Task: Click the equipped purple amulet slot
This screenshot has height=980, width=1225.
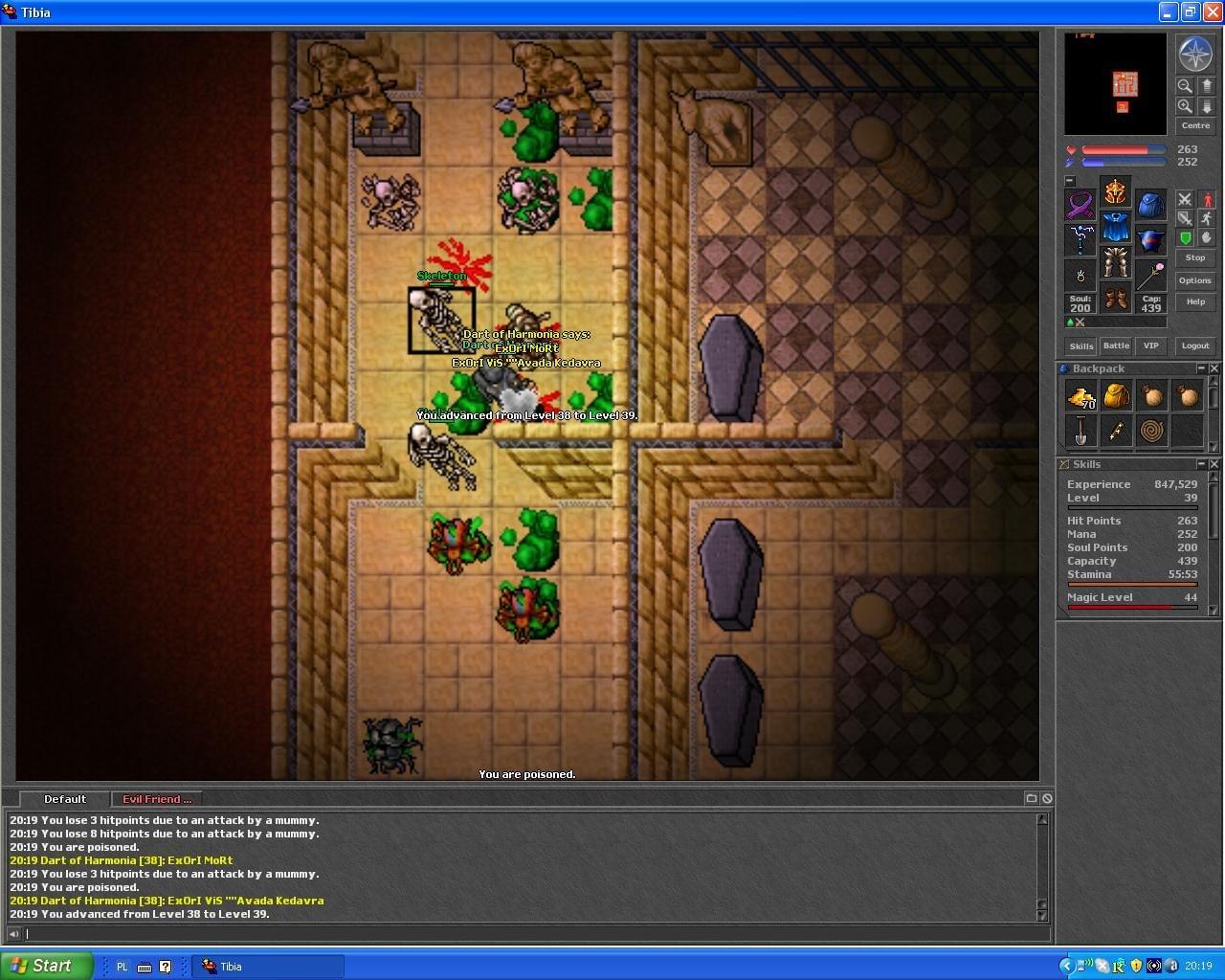Action: tap(1080, 205)
